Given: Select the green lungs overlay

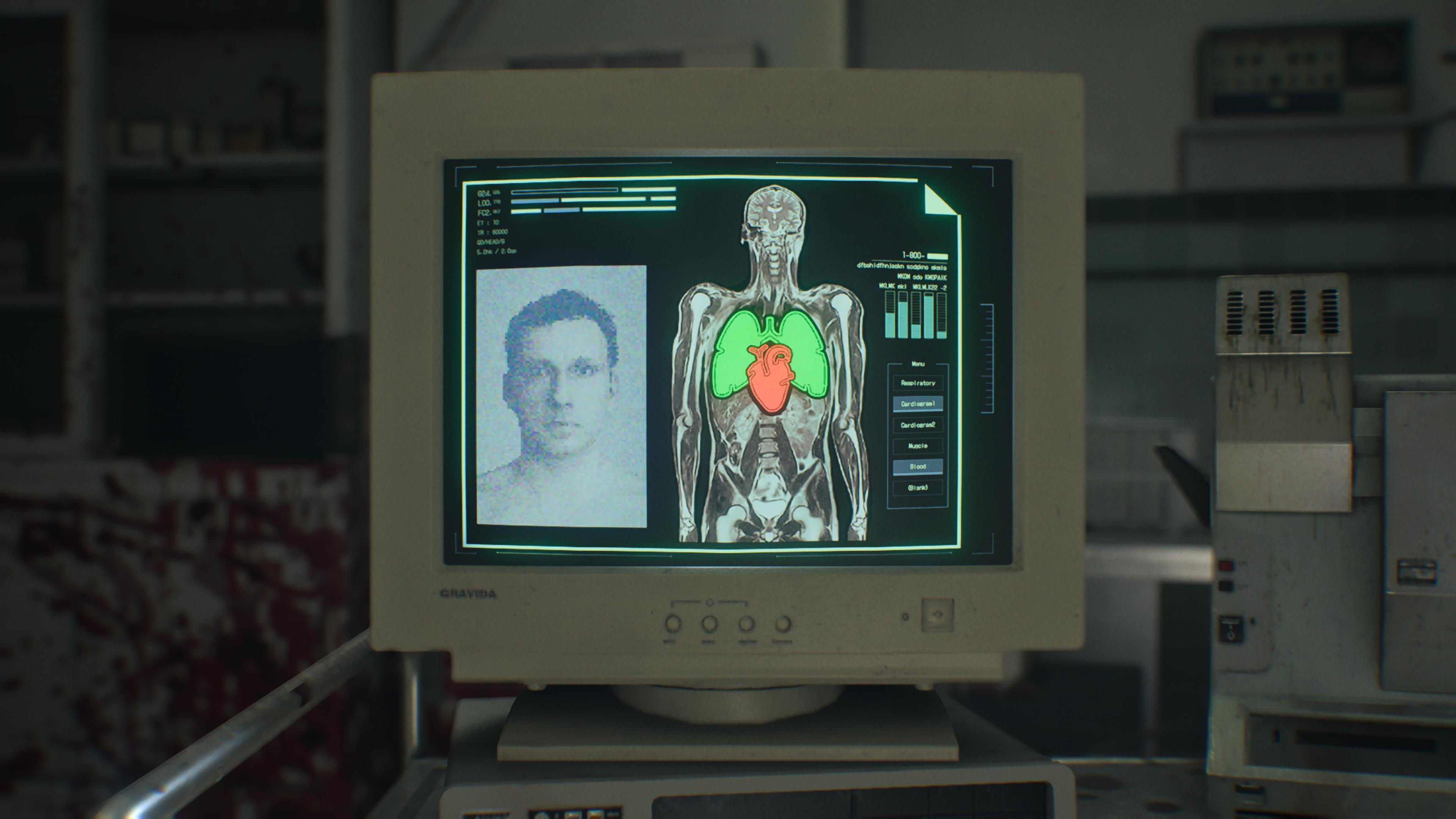Looking at the screenshot, I should (x=733, y=356).
